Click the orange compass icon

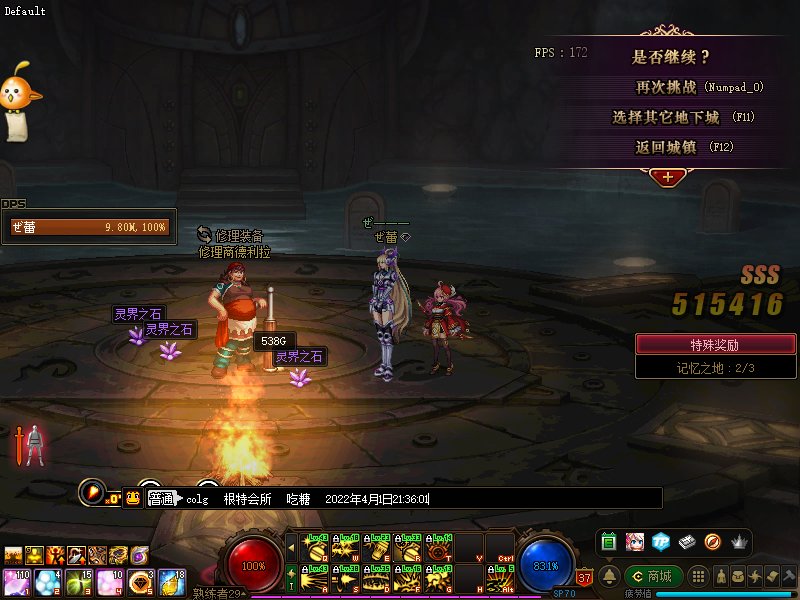point(712,542)
